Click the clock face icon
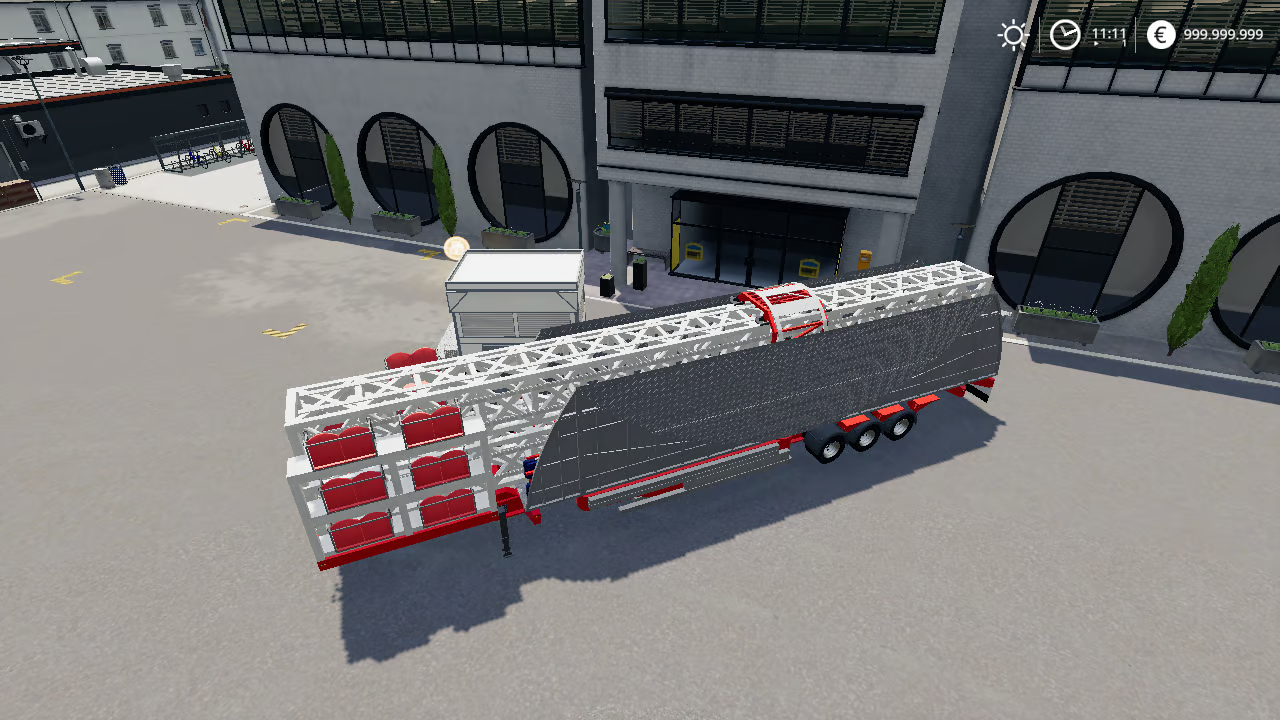Screen dimensions: 1280x720 pos(1064,35)
